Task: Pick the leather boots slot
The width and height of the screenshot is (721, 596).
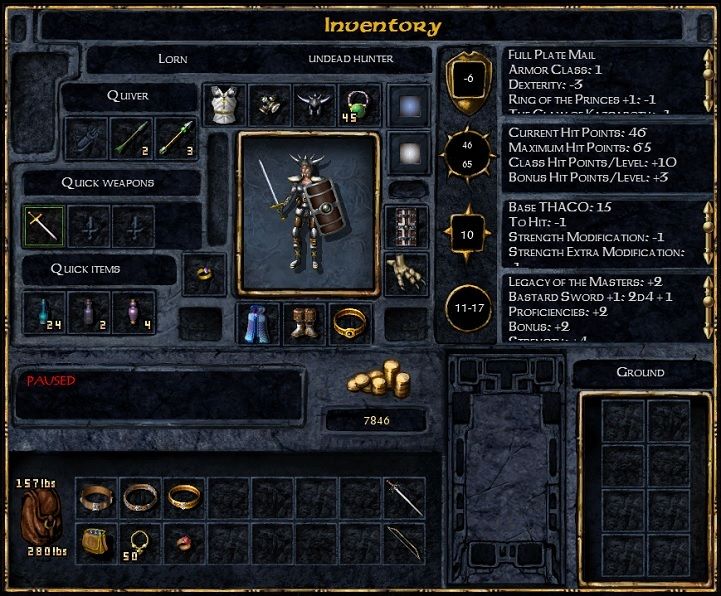Action: 304,323
